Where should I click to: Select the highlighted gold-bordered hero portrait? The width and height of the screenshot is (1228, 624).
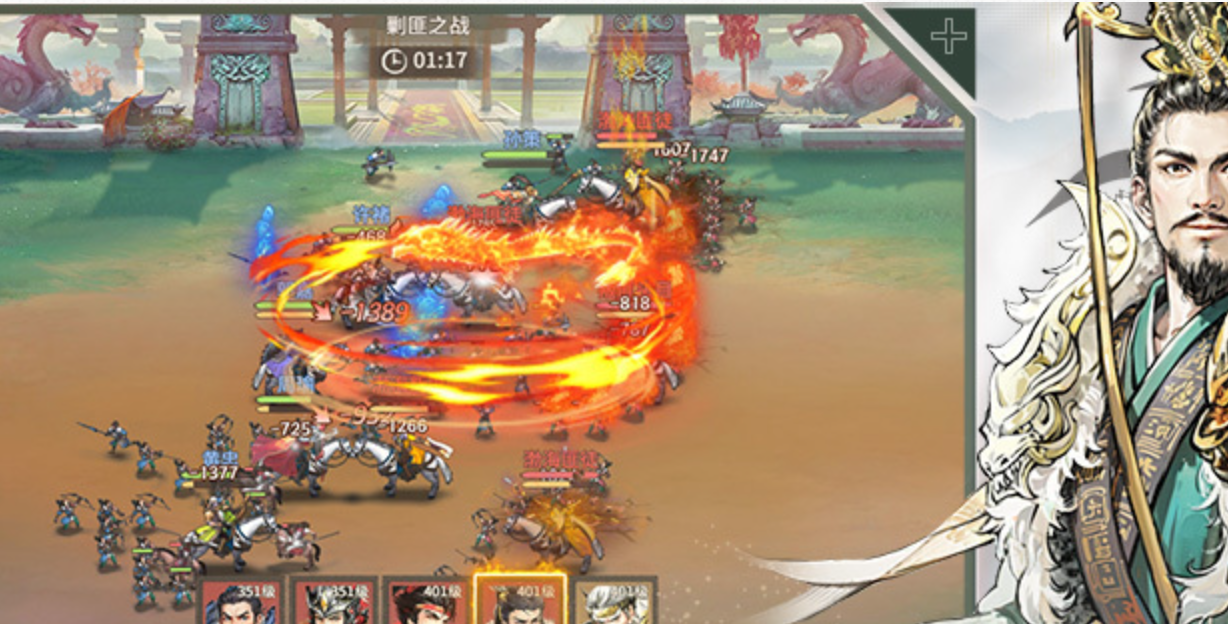(x=520, y=600)
